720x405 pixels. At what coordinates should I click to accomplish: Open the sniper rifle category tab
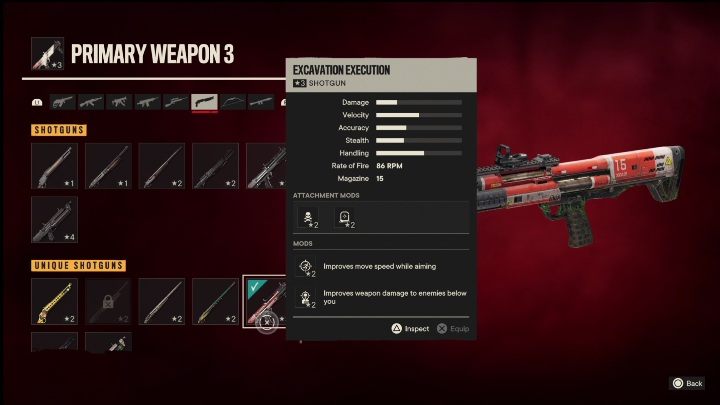click(176, 102)
